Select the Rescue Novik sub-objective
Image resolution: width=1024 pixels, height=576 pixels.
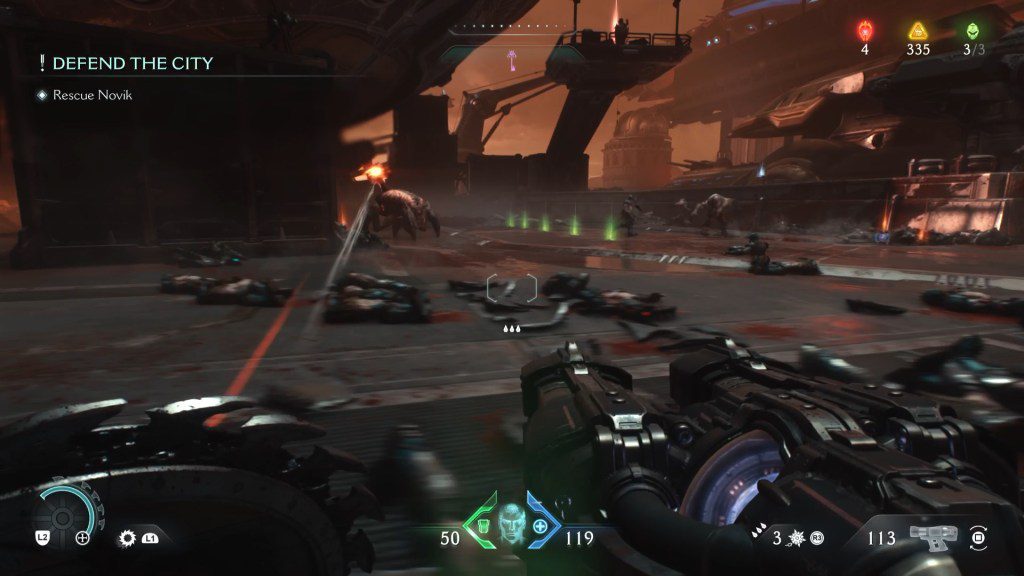92,95
